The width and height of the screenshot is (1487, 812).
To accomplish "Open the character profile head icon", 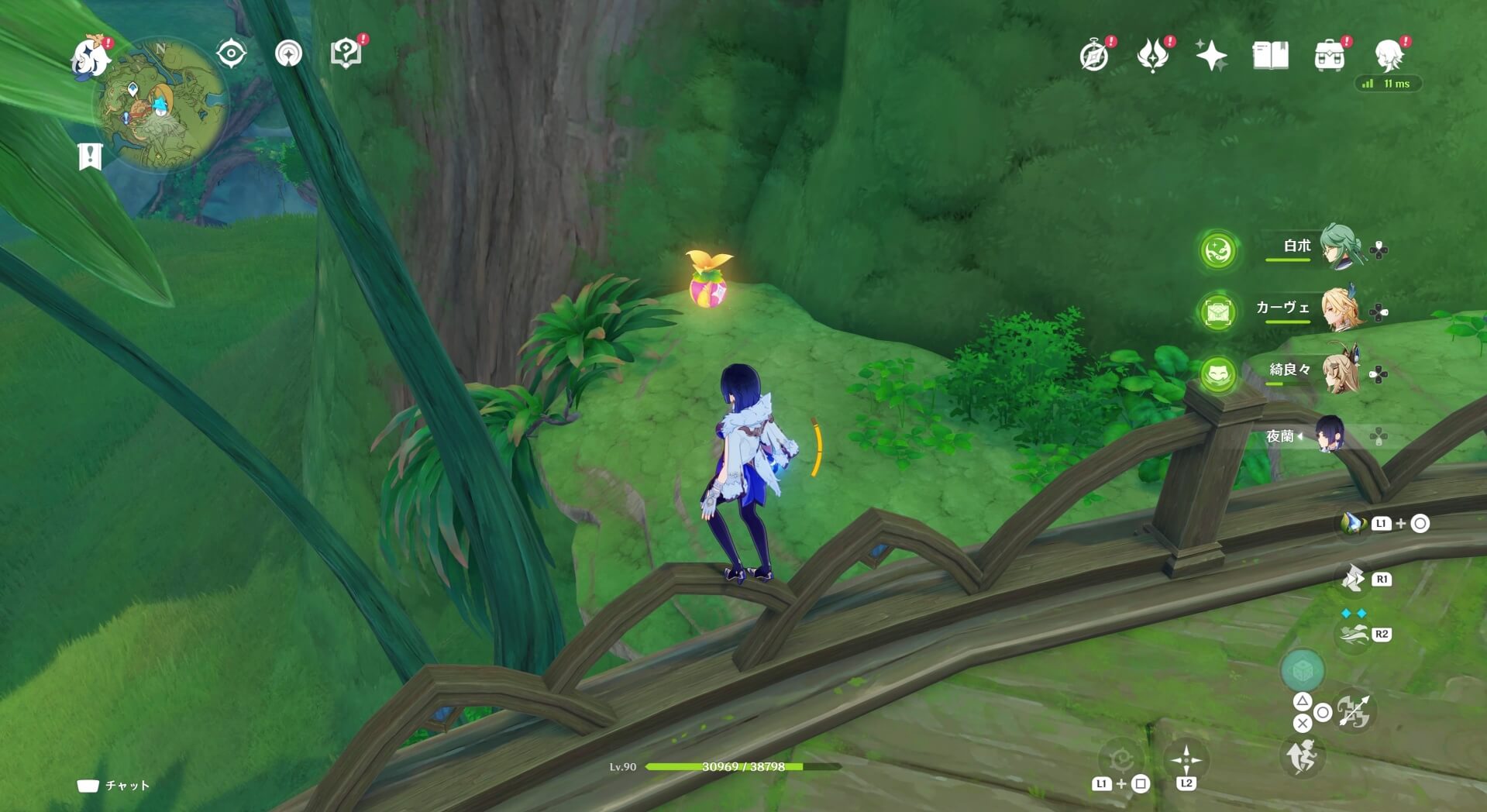I will coord(1388,56).
